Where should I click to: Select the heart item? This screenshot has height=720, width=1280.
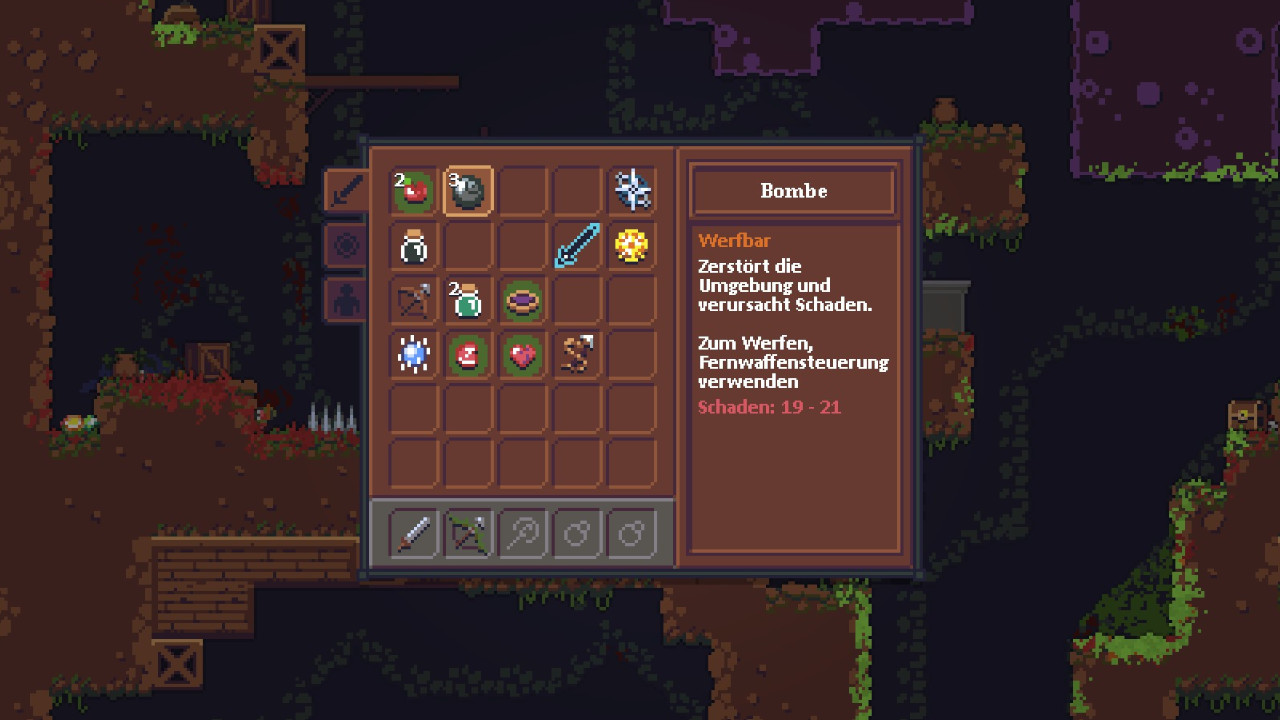(x=522, y=354)
